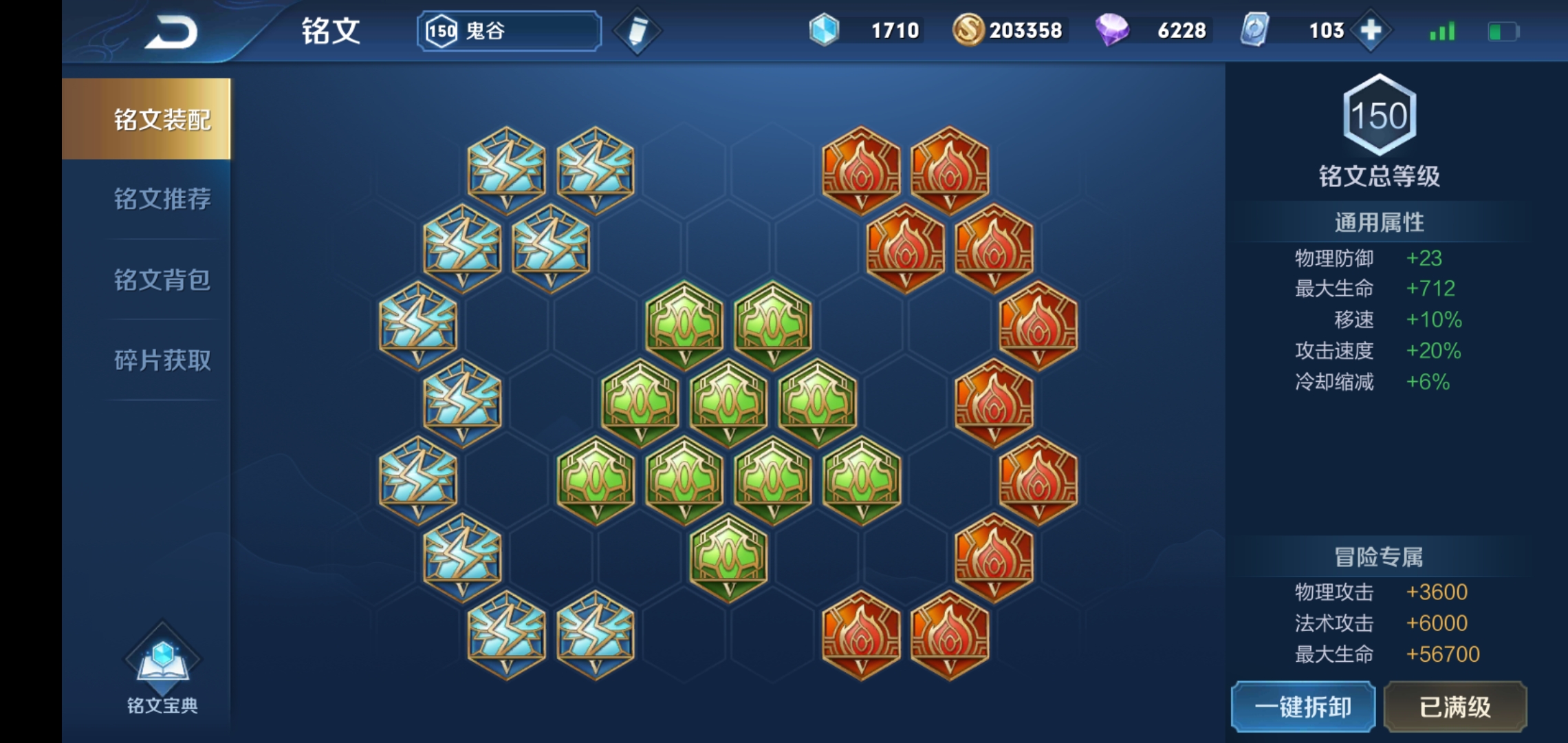
Task: Click the 一键拆卸 button
Action: click(1303, 707)
